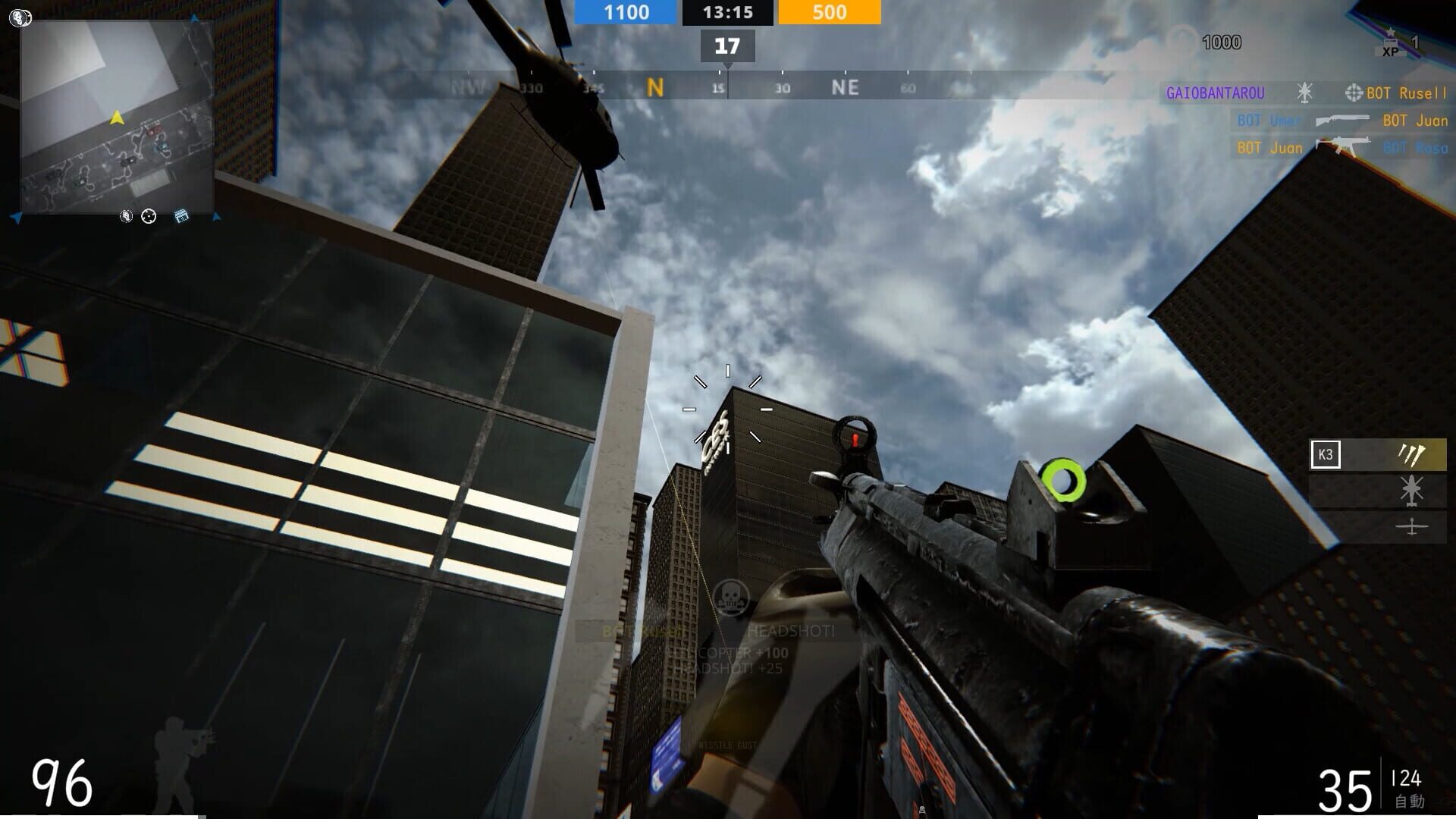Click the shop crate icon below the minimap
The height and width of the screenshot is (819, 1456).
point(180,216)
